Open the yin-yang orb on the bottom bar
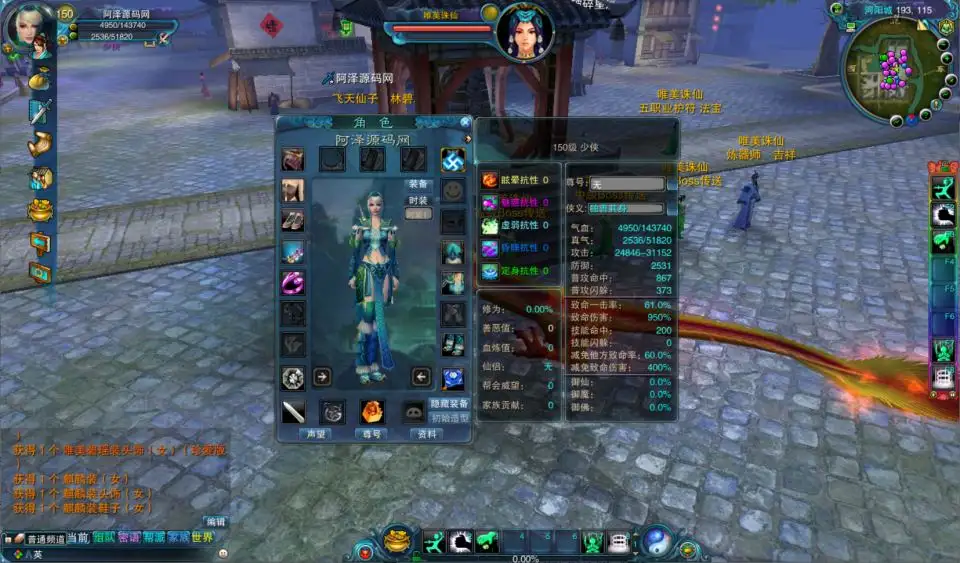960x563 pixels. (x=656, y=541)
